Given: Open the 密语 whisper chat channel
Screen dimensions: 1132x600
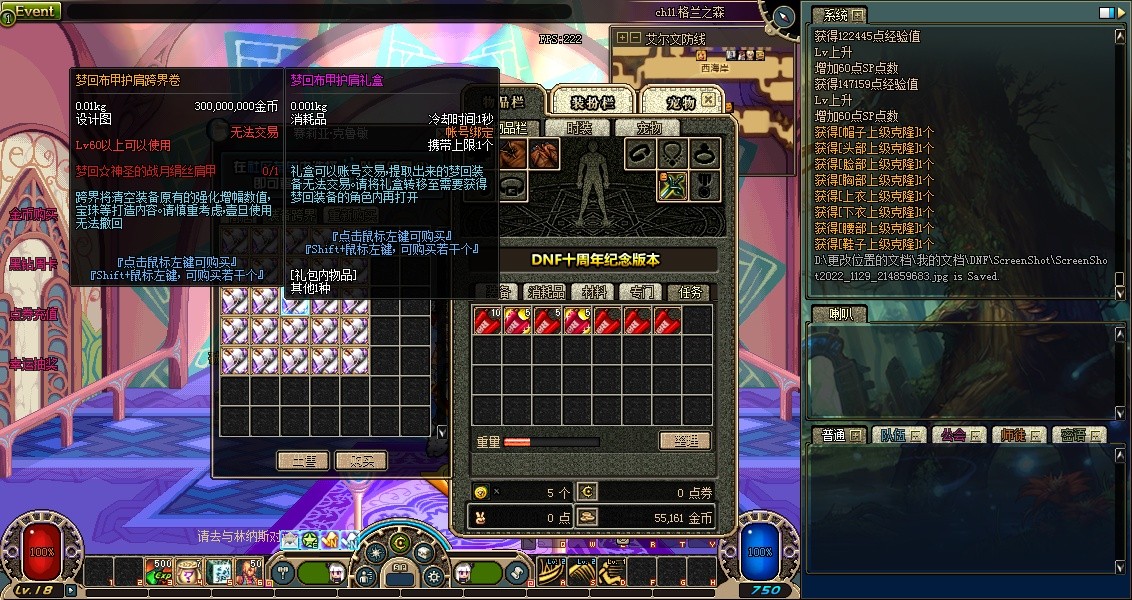Looking at the screenshot, I should tap(1073, 435).
